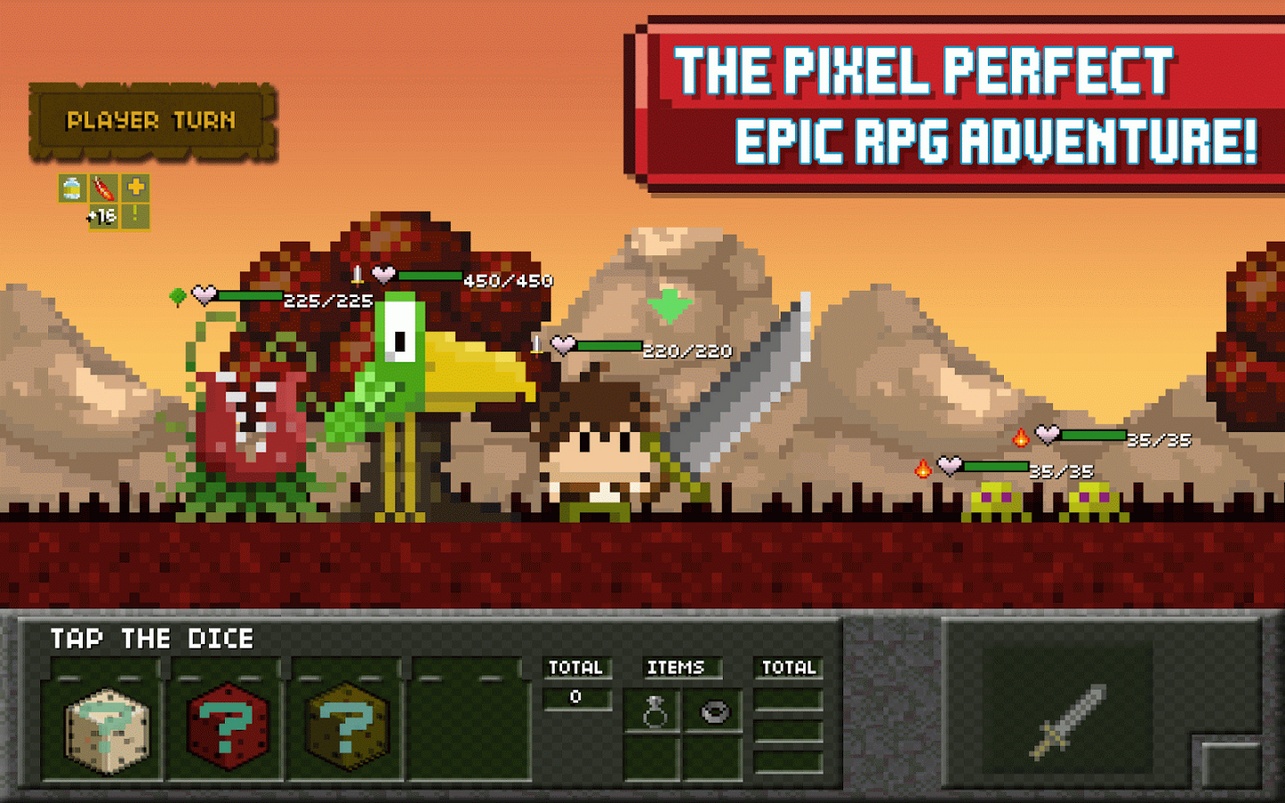Select the potion jar buff icon

(x=72, y=188)
